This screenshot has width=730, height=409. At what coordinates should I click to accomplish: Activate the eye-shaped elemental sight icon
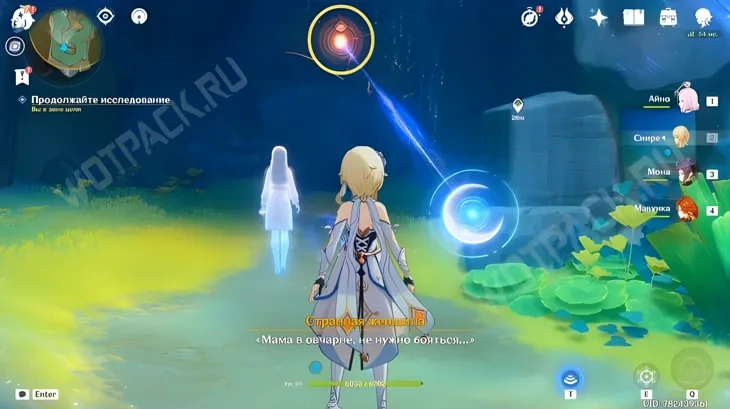(x=107, y=16)
